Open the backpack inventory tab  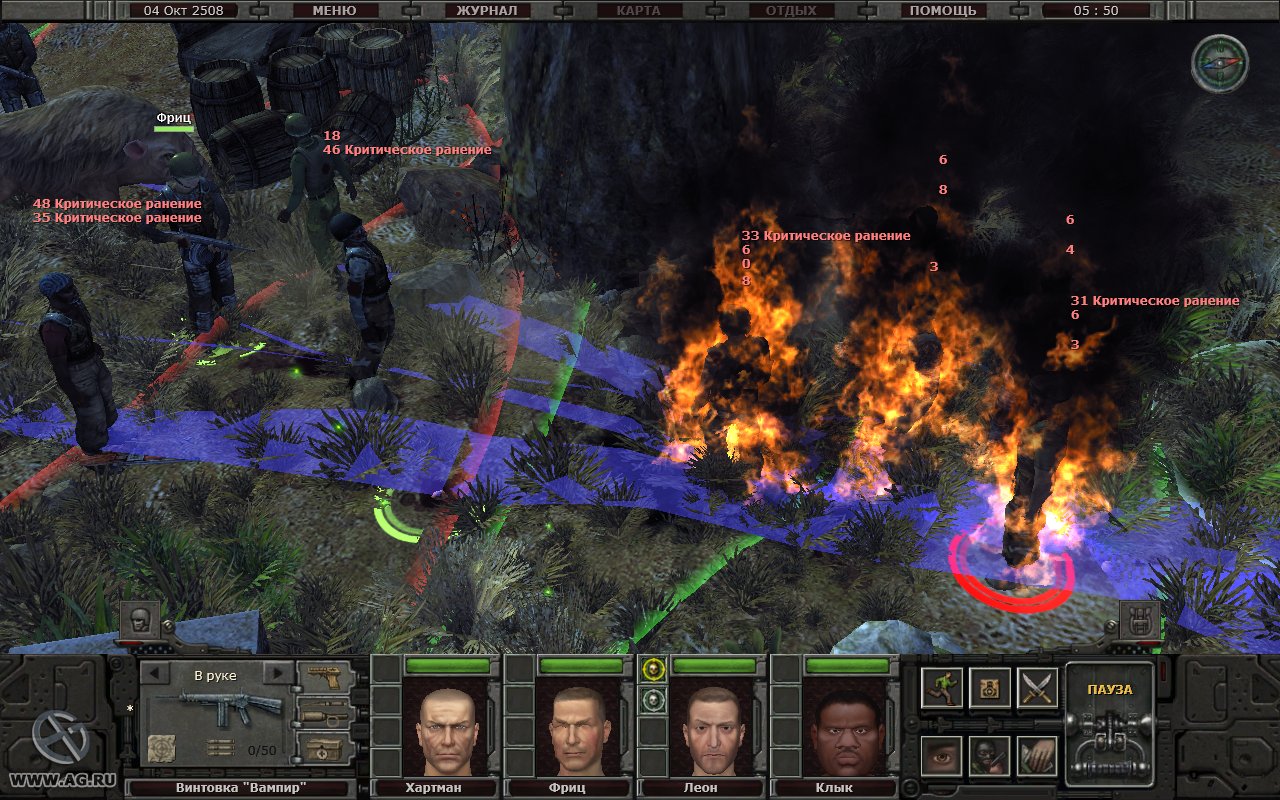point(1139,621)
